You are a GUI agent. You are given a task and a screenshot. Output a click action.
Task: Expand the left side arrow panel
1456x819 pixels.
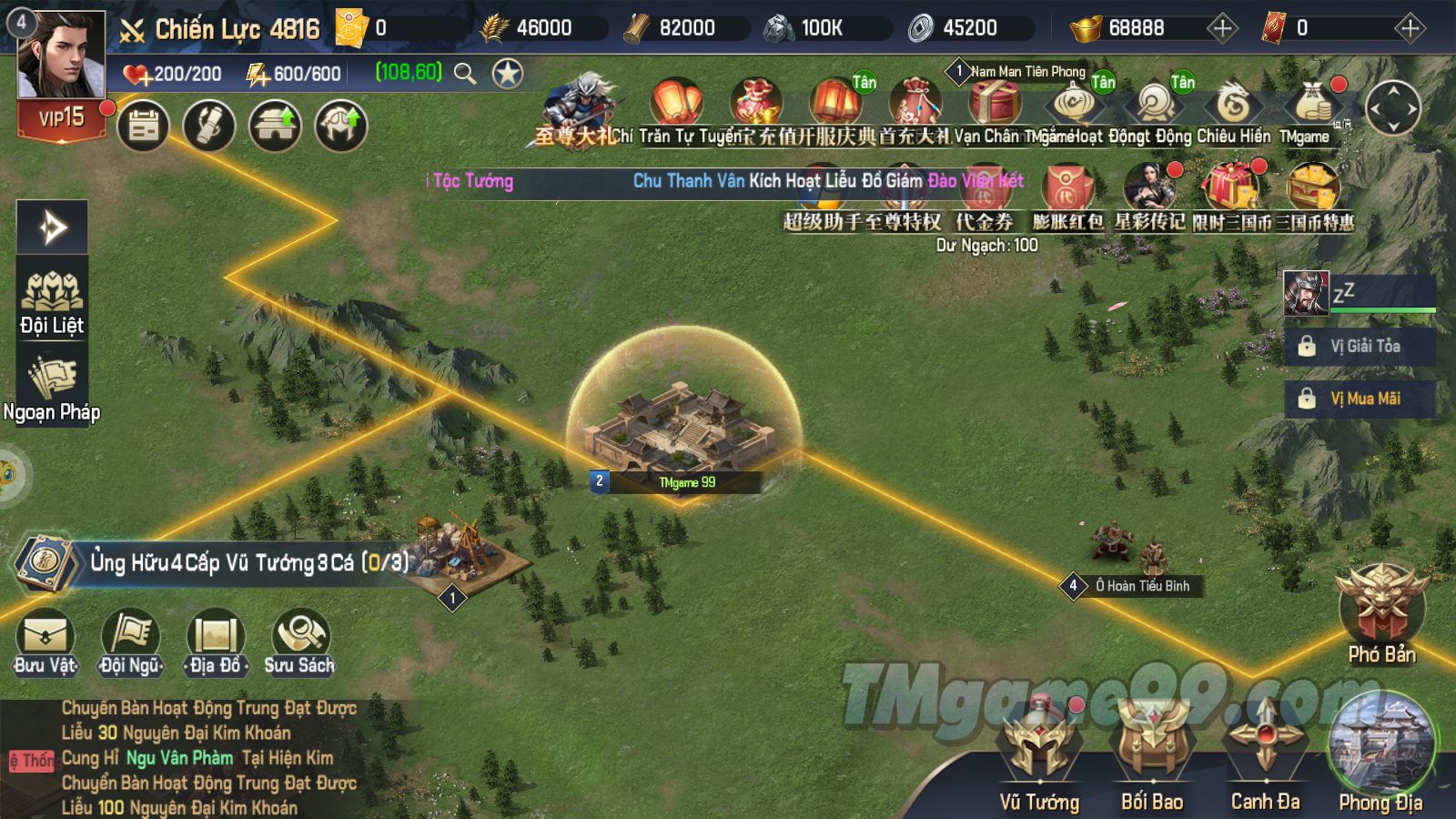coord(52,227)
